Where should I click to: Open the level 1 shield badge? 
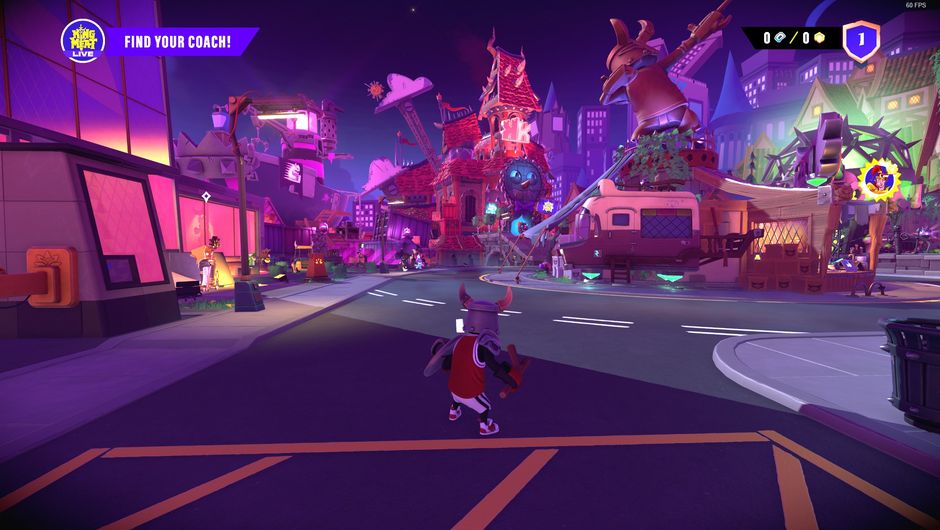click(860, 41)
